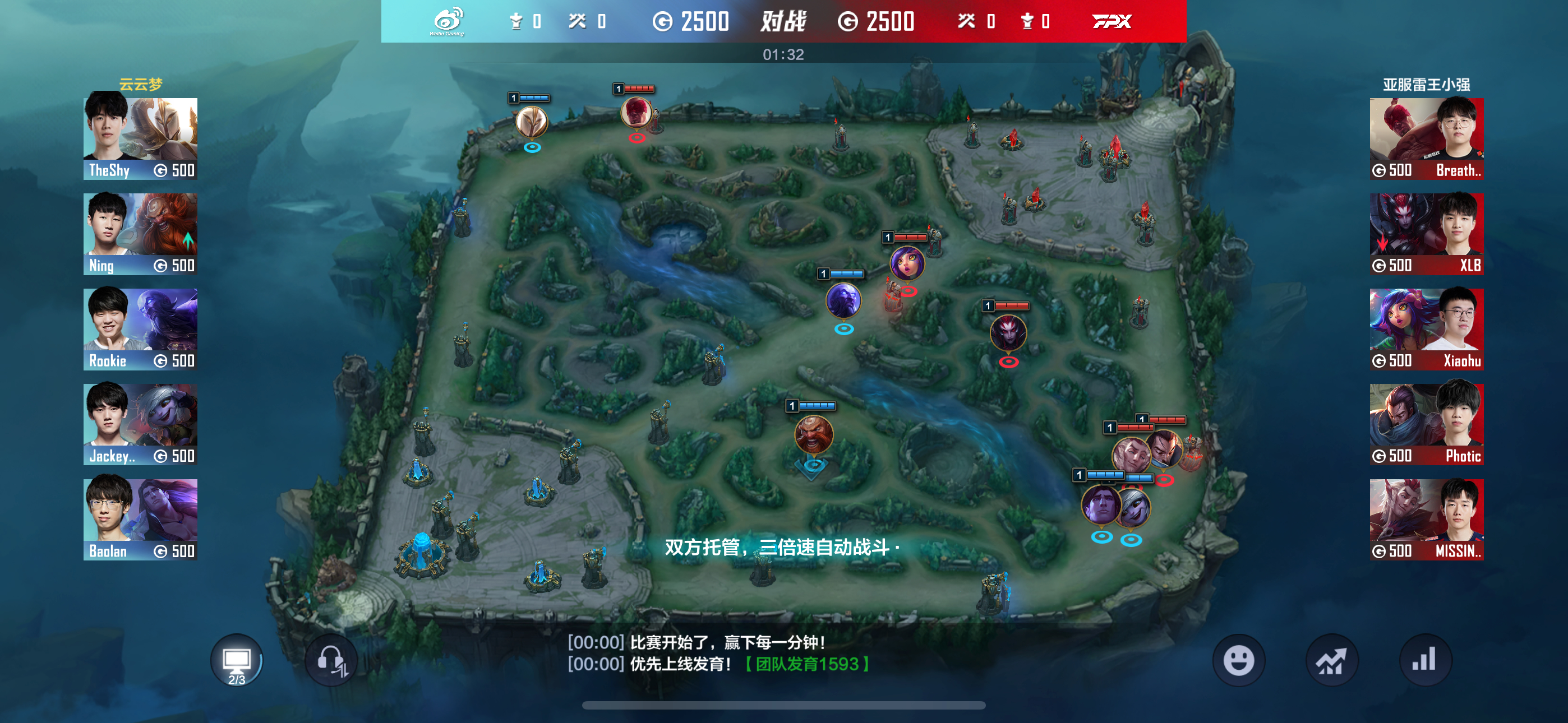Click the blue team's tower count icon
The width and height of the screenshot is (1568, 723).
point(515,20)
